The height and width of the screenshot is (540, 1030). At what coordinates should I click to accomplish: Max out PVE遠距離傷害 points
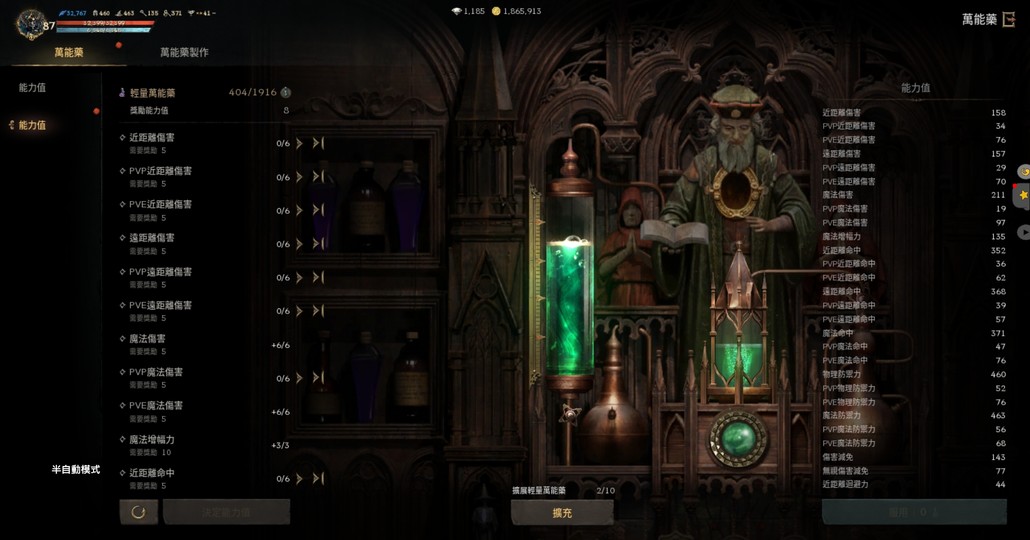pos(318,311)
